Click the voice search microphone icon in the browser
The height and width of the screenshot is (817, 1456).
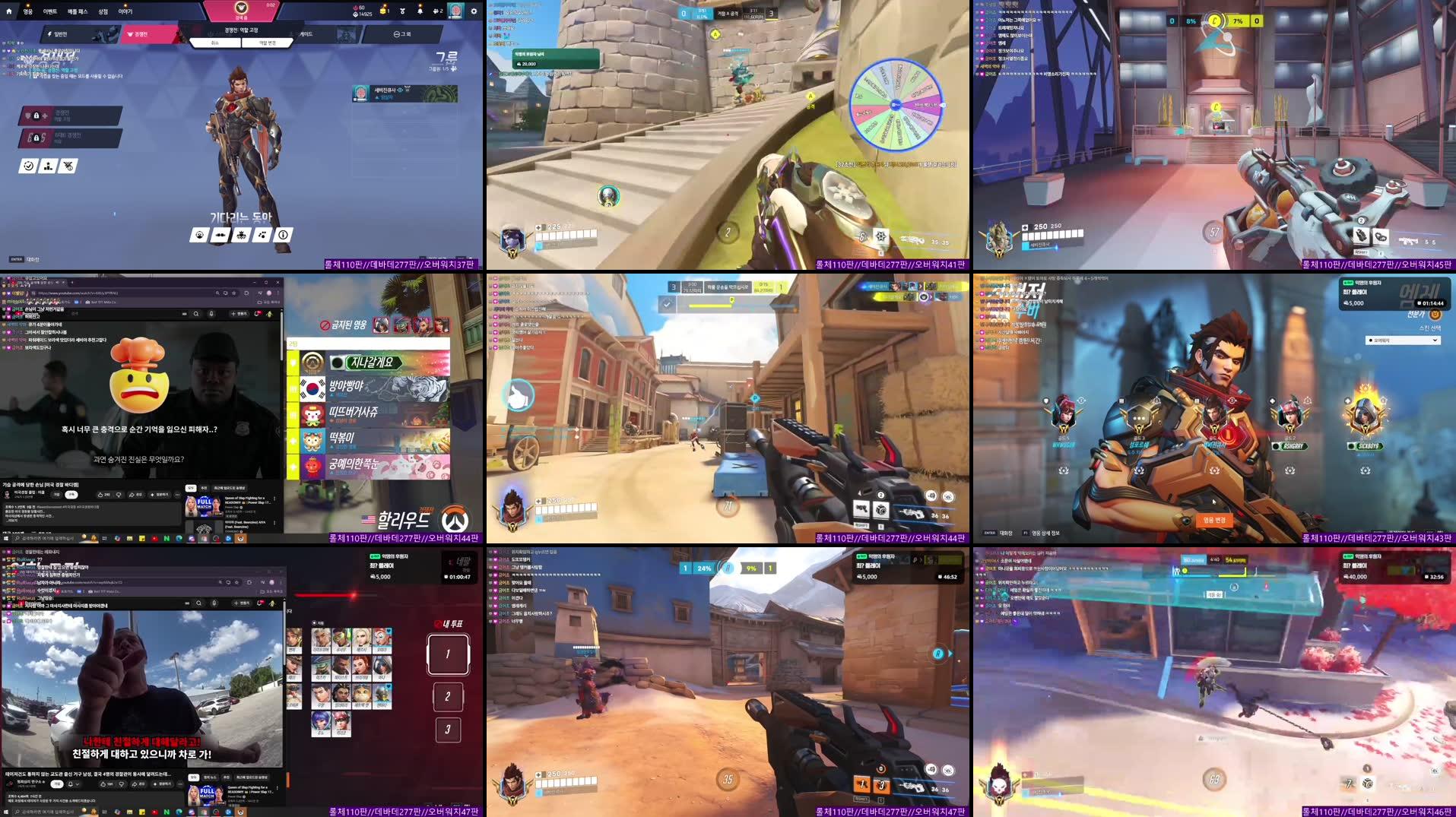pos(211,313)
